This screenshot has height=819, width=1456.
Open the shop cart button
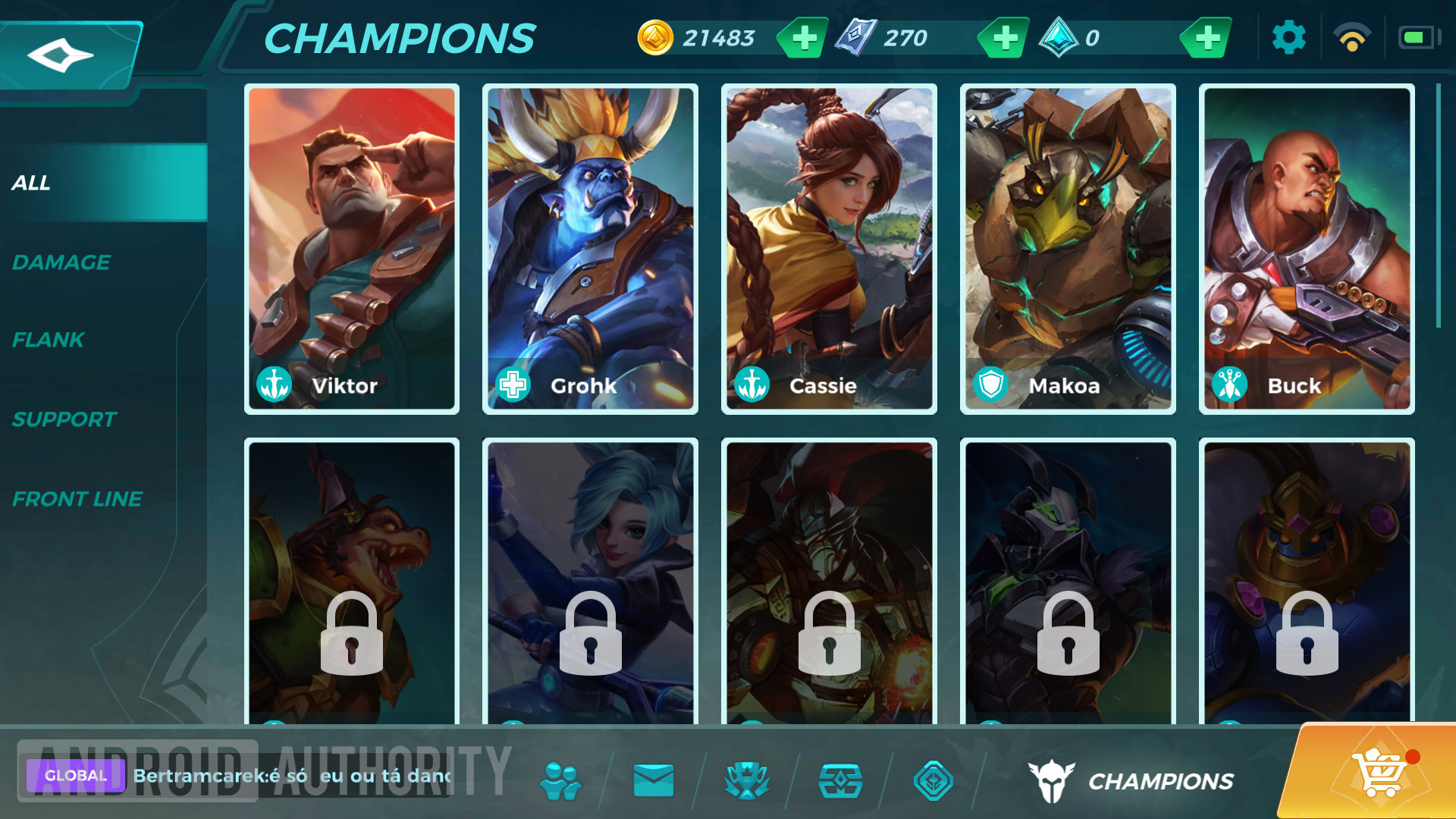tap(1378, 773)
